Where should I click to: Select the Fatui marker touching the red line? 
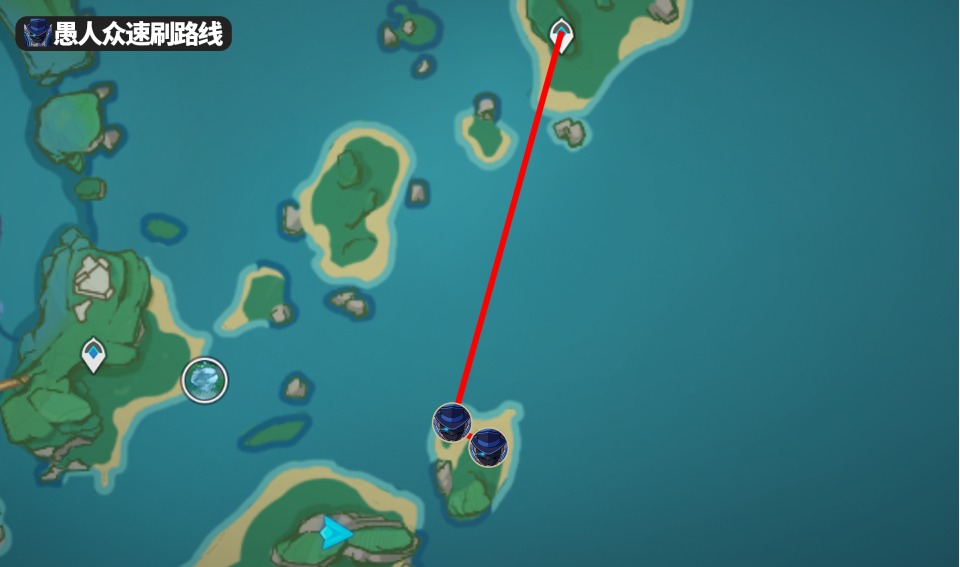click(x=452, y=422)
